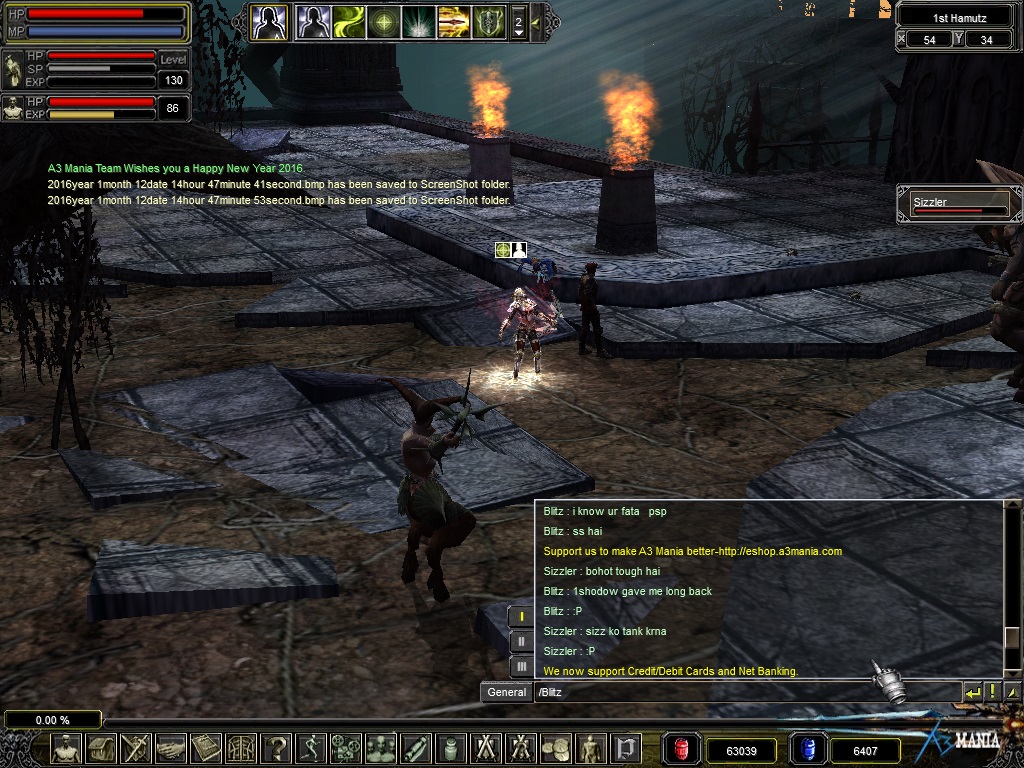Viewport: 1024px width, 768px height.
Task: Activate the green shield skill
Action: pyautogui.click(x=488, y=21)
